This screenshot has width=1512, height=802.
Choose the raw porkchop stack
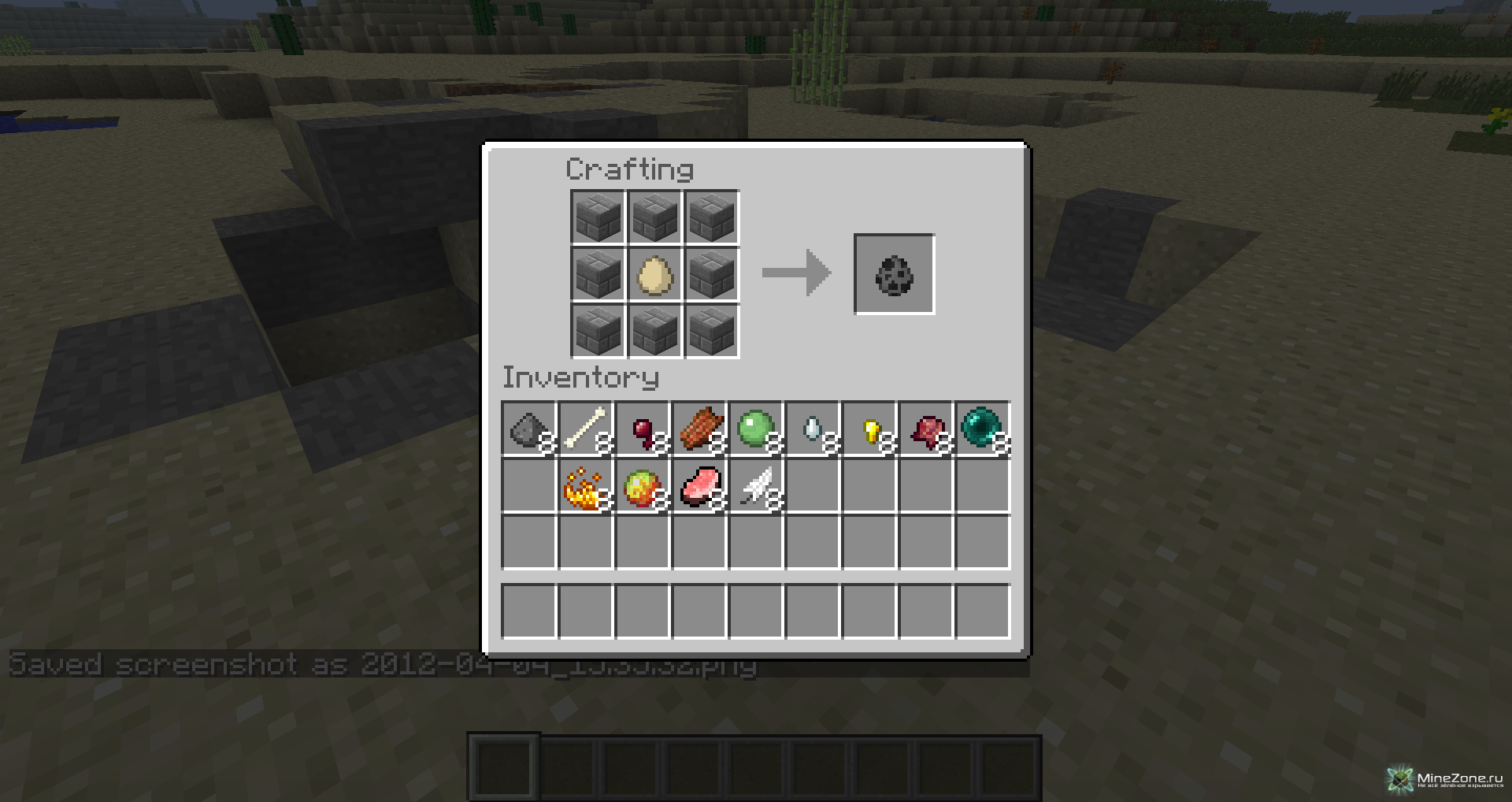[699, 487]
